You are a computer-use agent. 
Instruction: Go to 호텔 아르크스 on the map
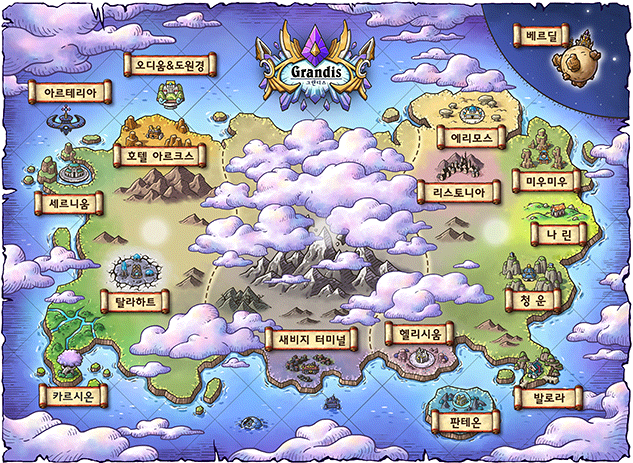[160, 155]
